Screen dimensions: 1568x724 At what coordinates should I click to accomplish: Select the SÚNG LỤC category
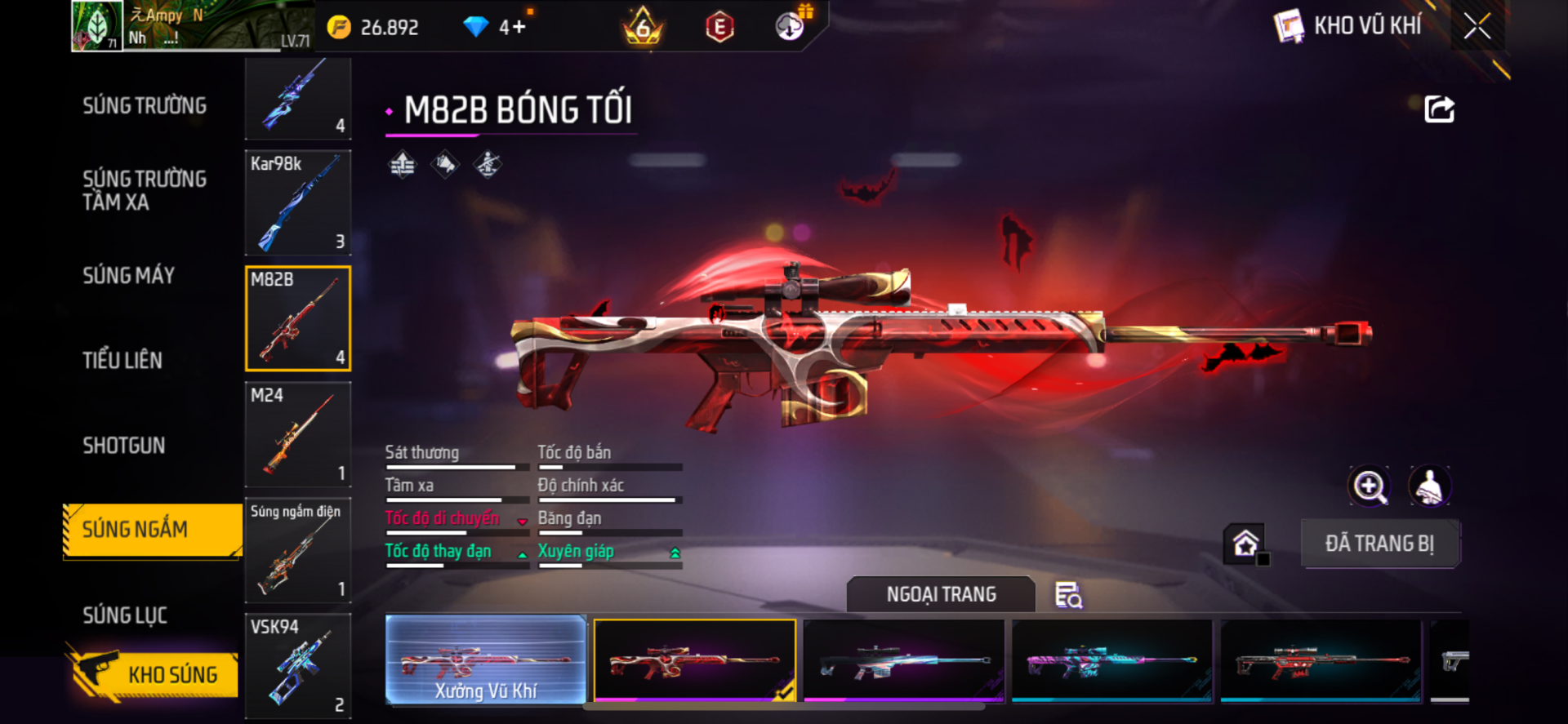125,615
